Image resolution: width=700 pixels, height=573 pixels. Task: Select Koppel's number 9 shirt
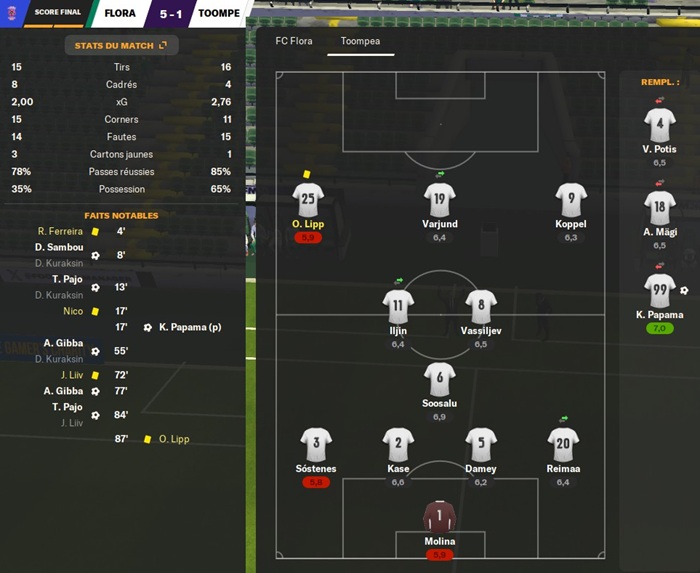[x=570, y=198]
